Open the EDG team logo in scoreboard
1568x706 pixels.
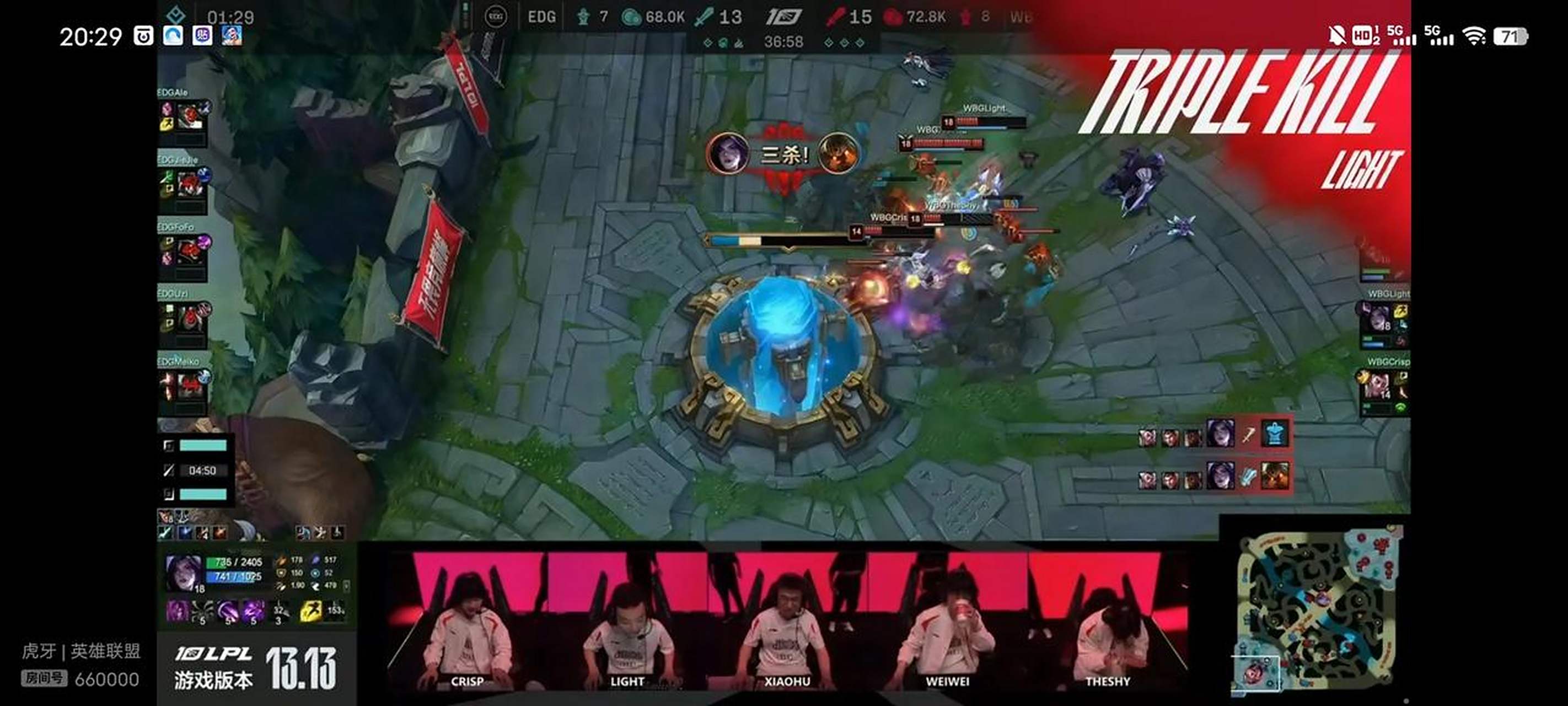496,17
